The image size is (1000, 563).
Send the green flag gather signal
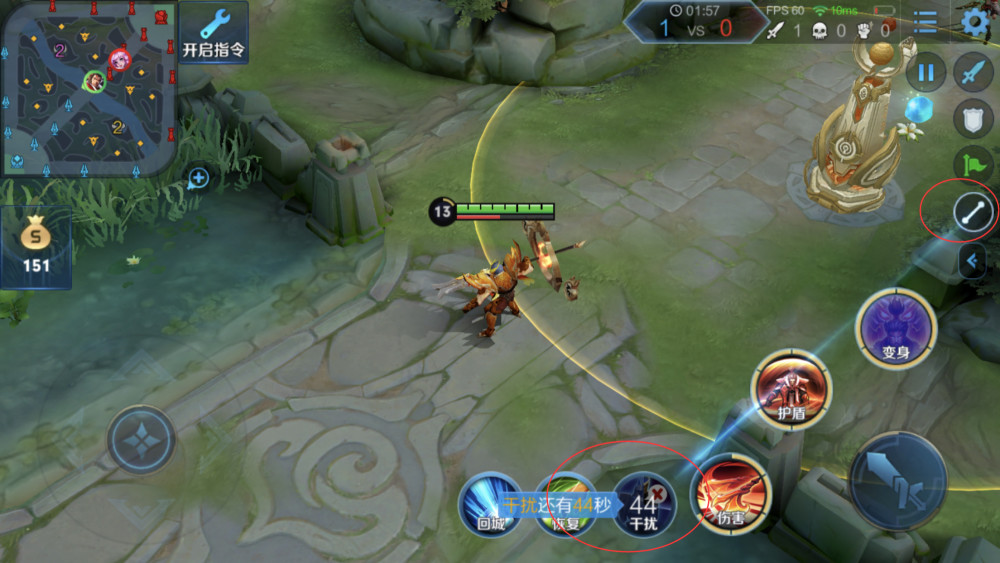tap(973, 164)
